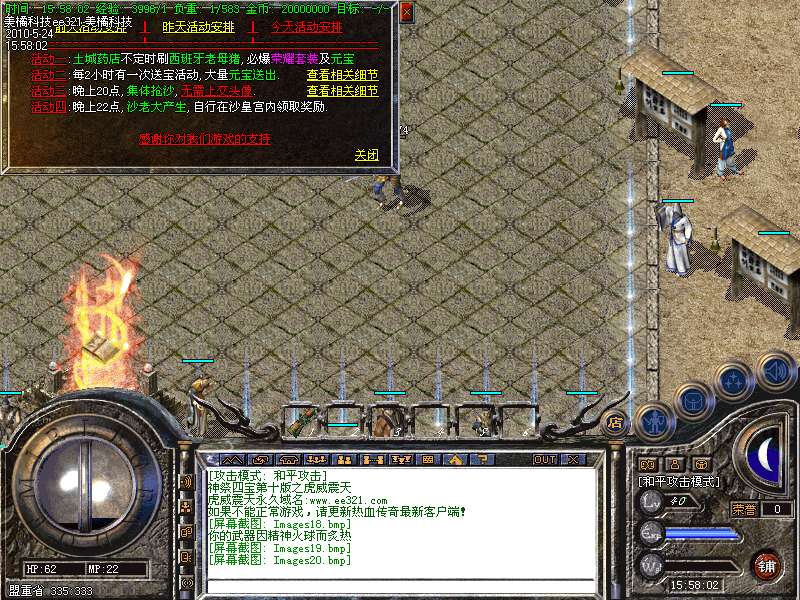
Task: Open the character equipment round button
Action: (x=653, y=420)
